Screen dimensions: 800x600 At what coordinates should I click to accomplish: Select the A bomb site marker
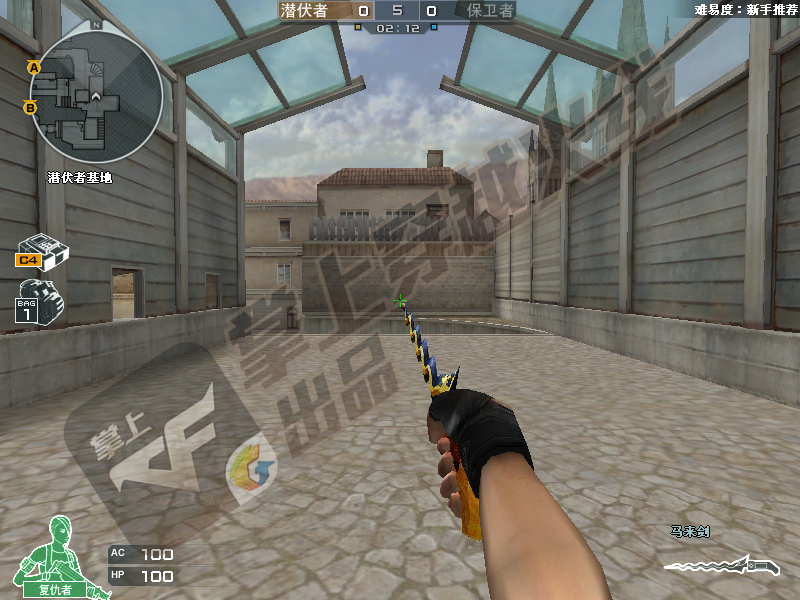click(33, 67)
